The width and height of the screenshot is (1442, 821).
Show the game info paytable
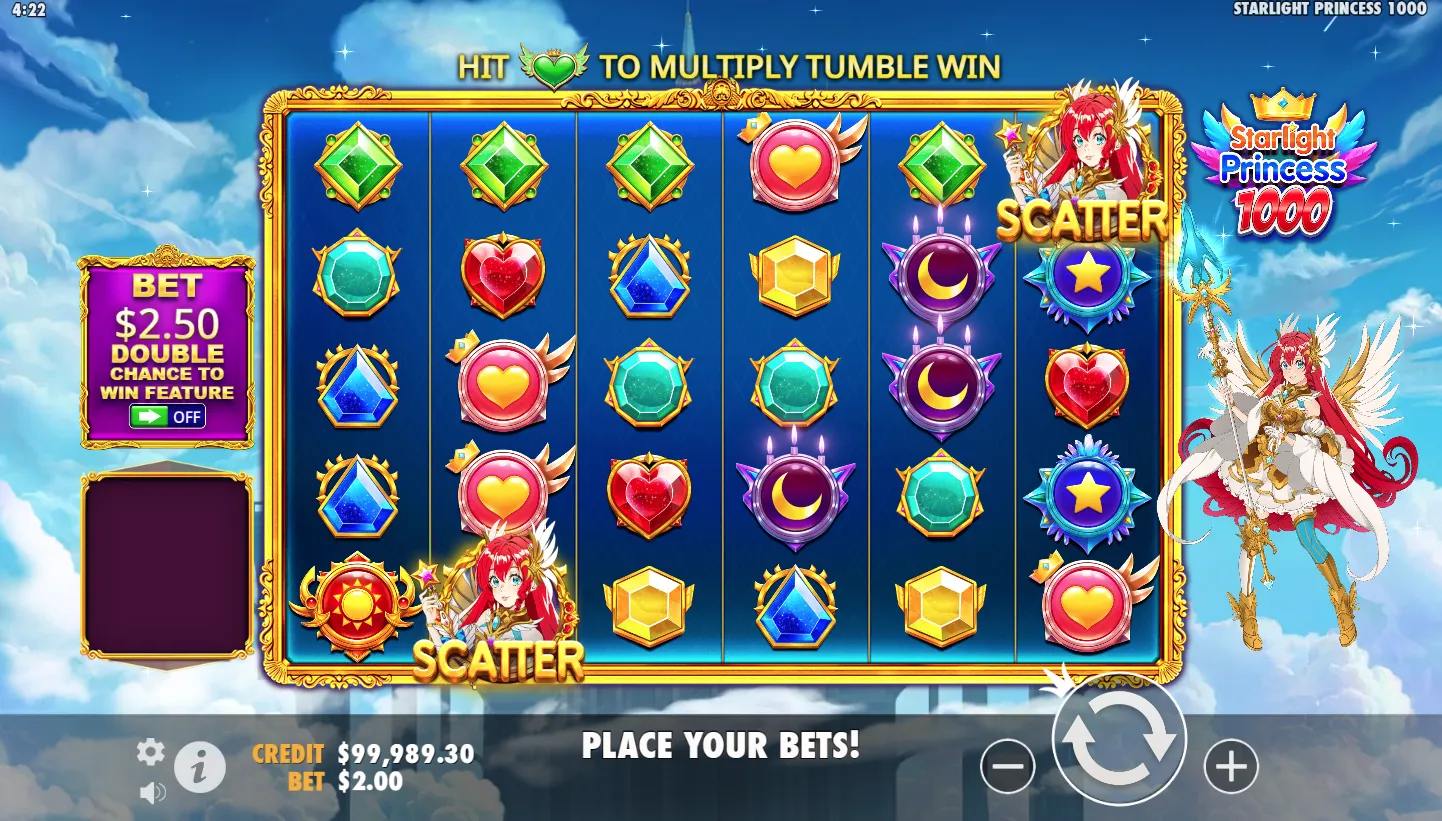point(200,768)
